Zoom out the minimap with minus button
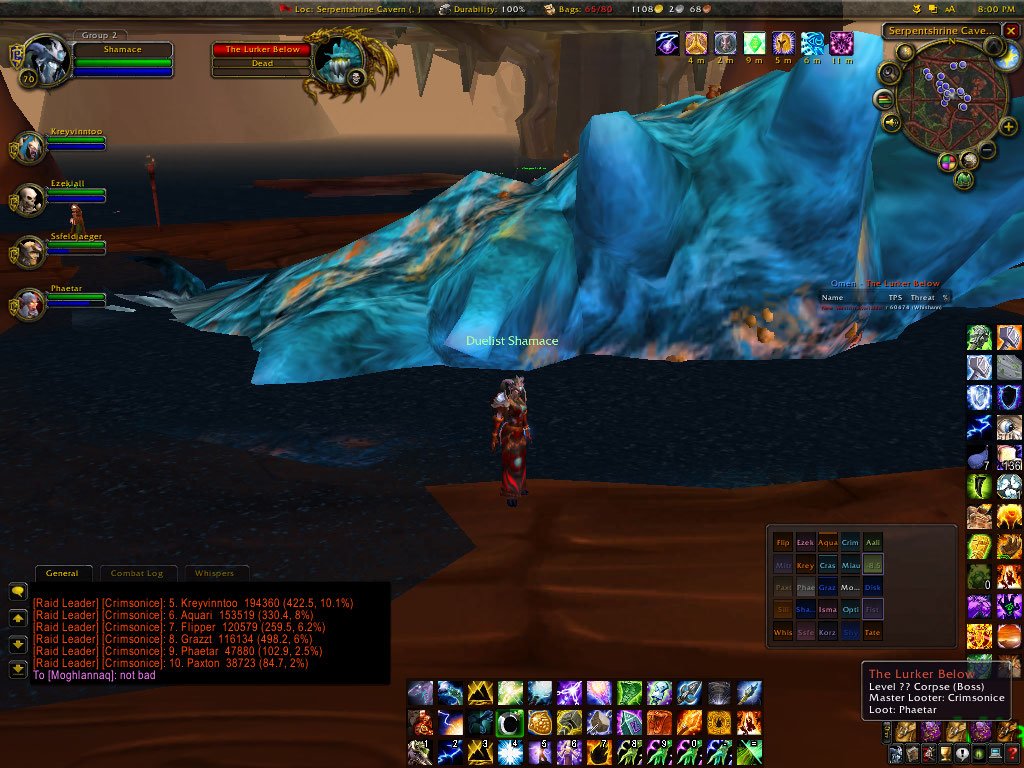Screen dimensions: 1024x768 [x=986, y=151]
